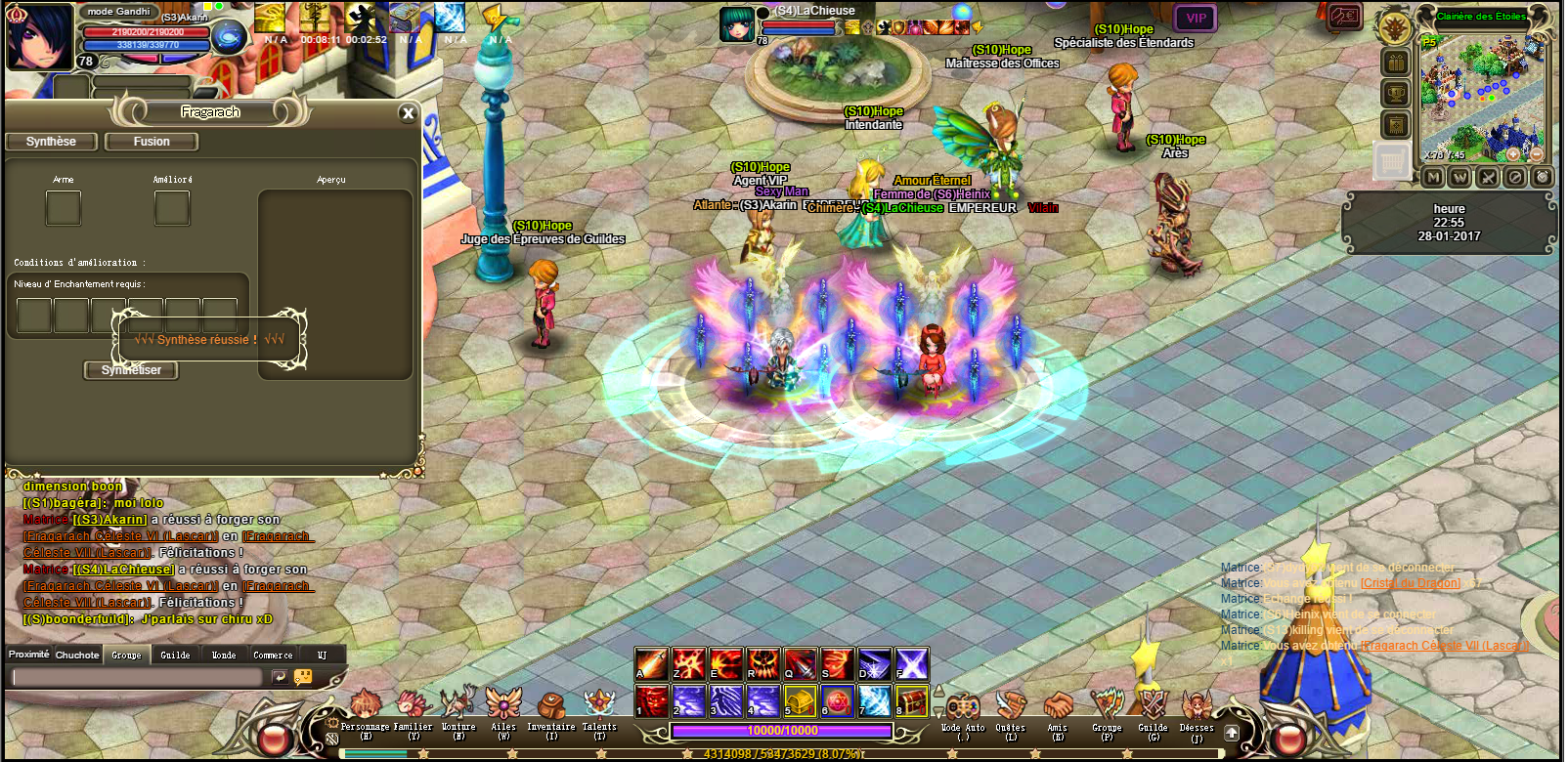
Task: Open the Personnage character menu
Action: [365, 705]
